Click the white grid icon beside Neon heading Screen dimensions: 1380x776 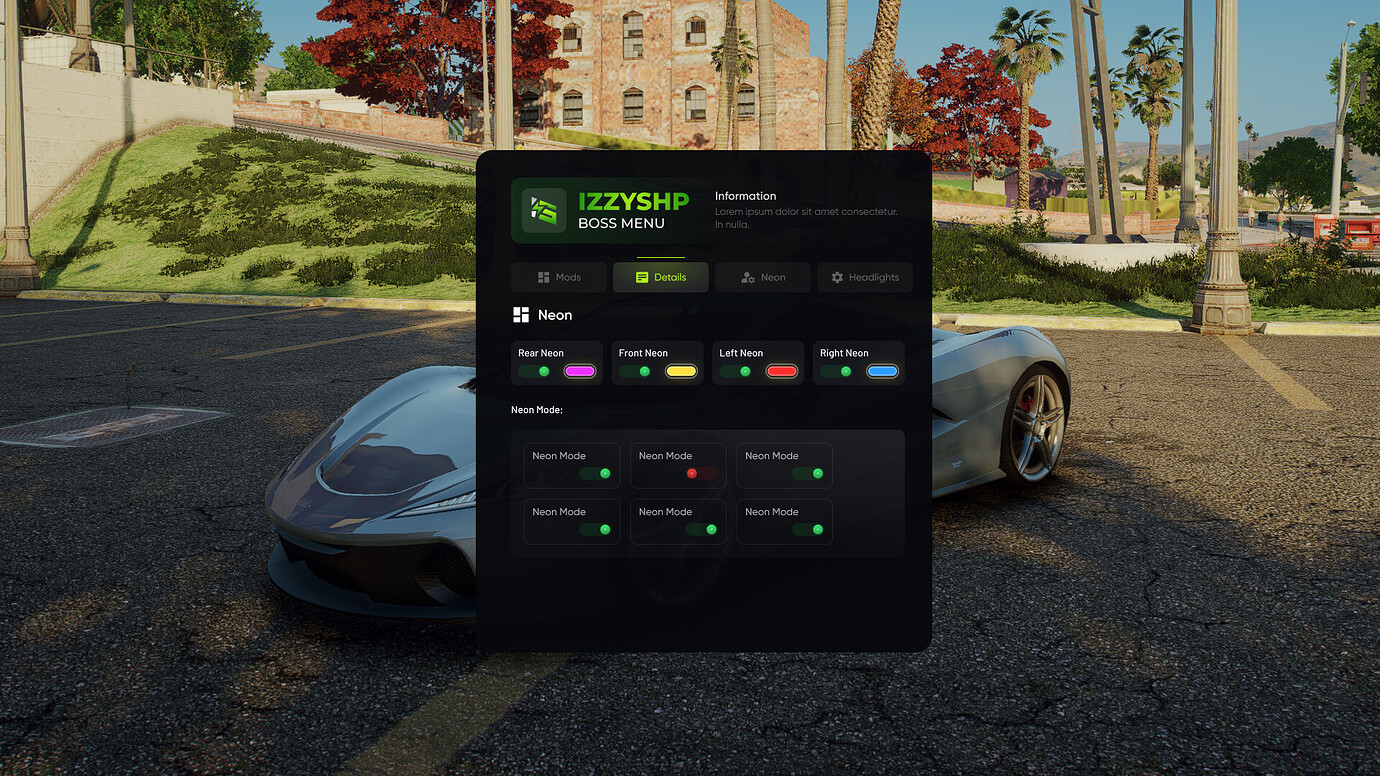click(x=520, y=314)
